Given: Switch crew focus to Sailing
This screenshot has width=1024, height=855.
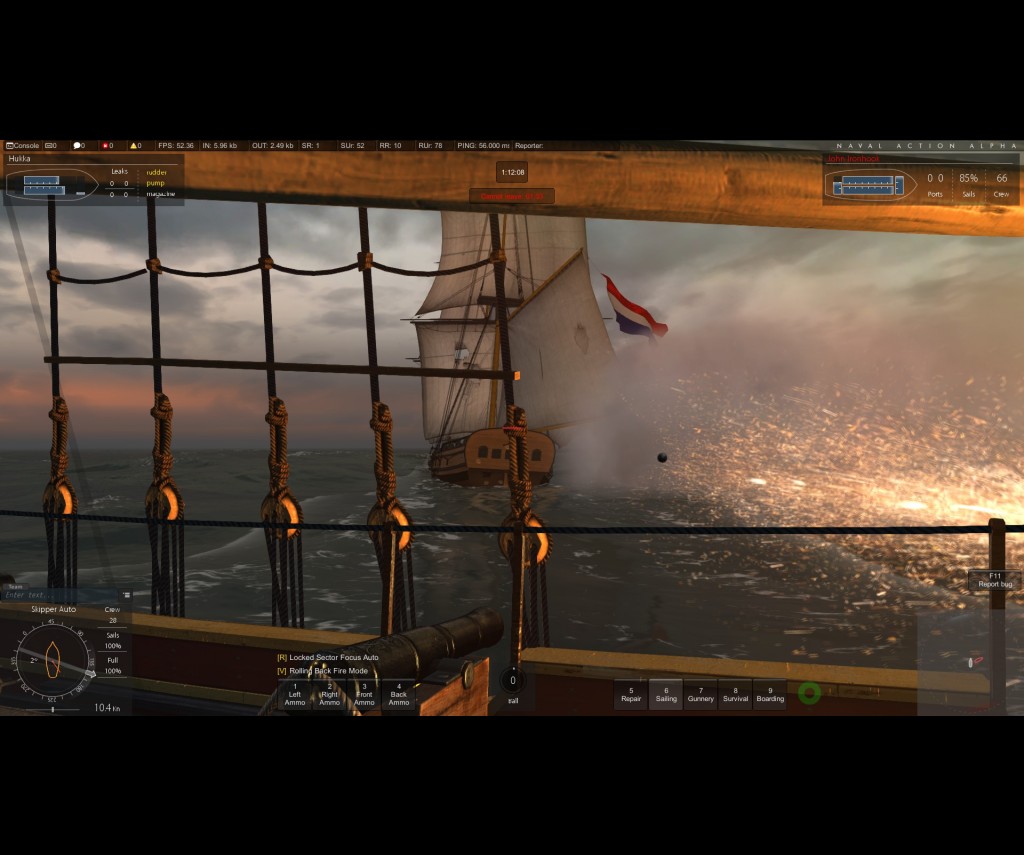Looking at the screenshot, I should point(666,694).
